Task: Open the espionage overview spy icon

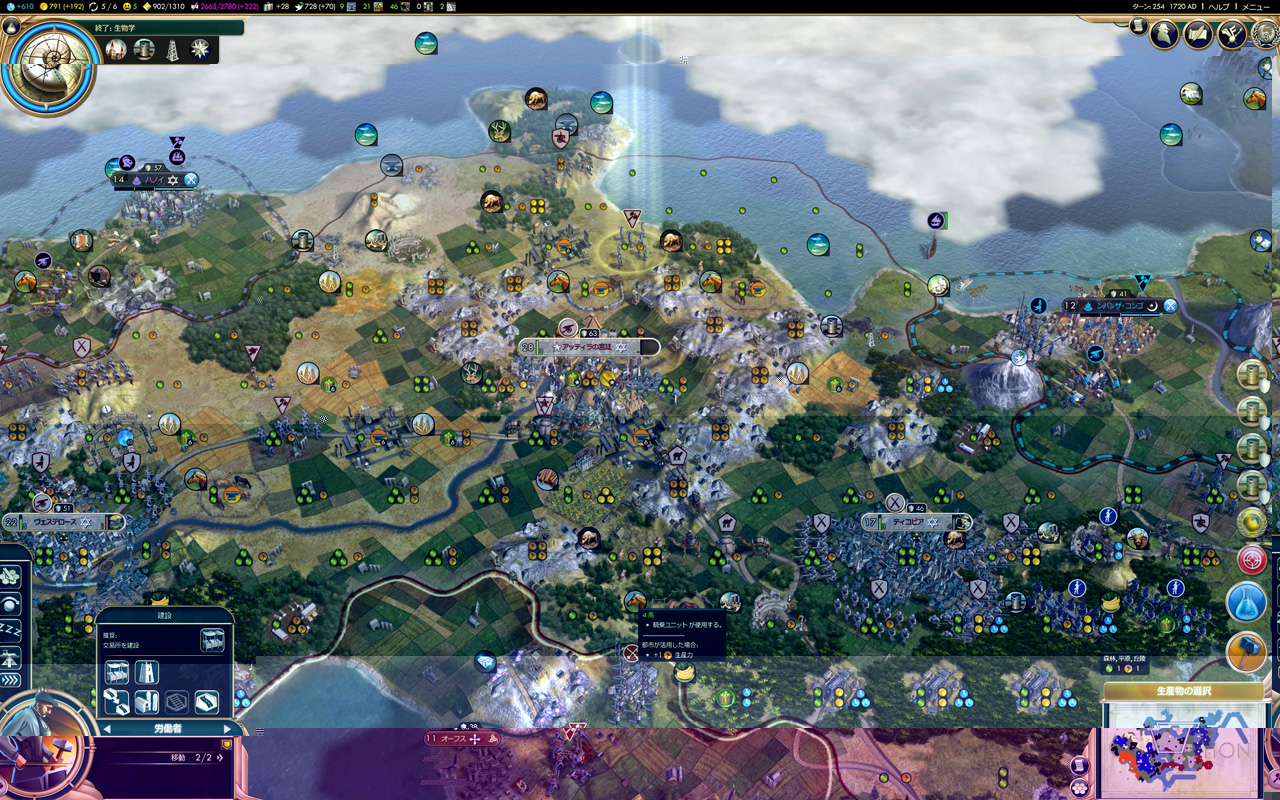Action: 1164,34
